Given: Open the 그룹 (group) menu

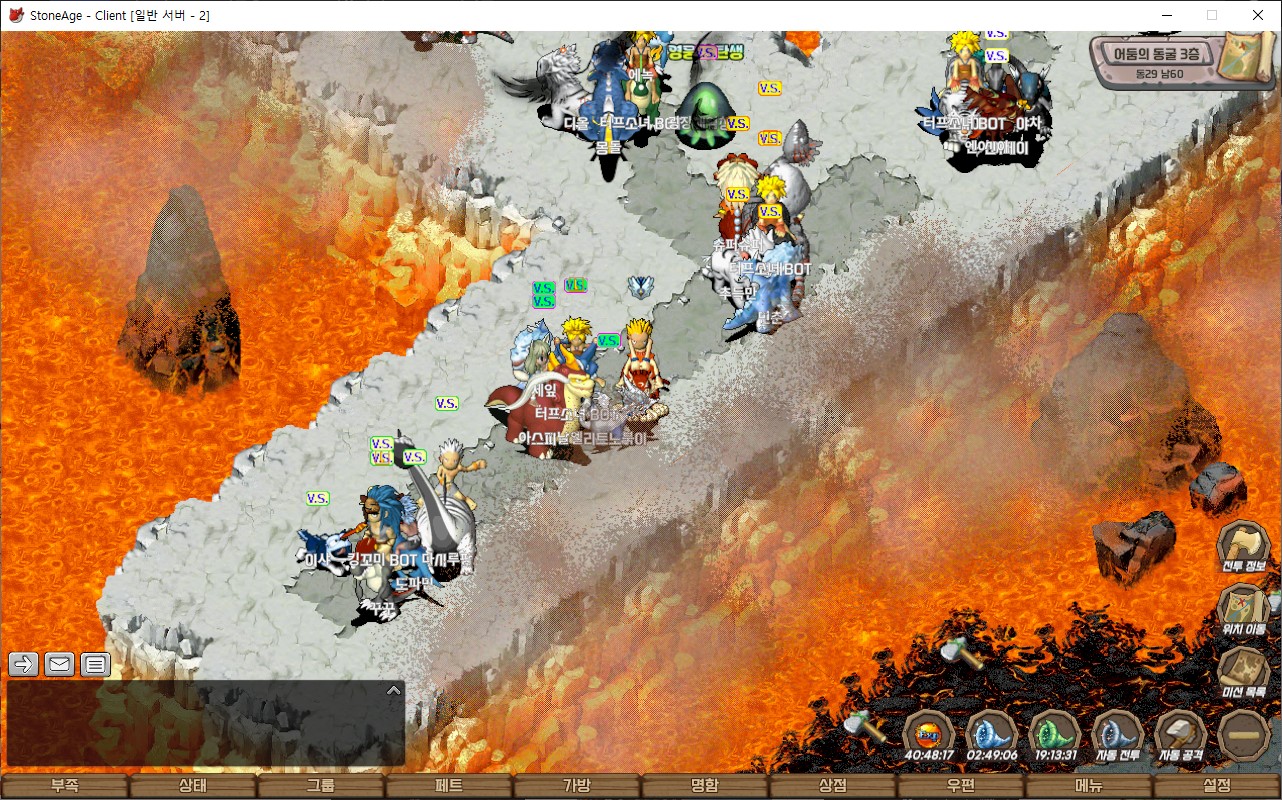Looking at the screenshot, I should [x=321, y=786].
